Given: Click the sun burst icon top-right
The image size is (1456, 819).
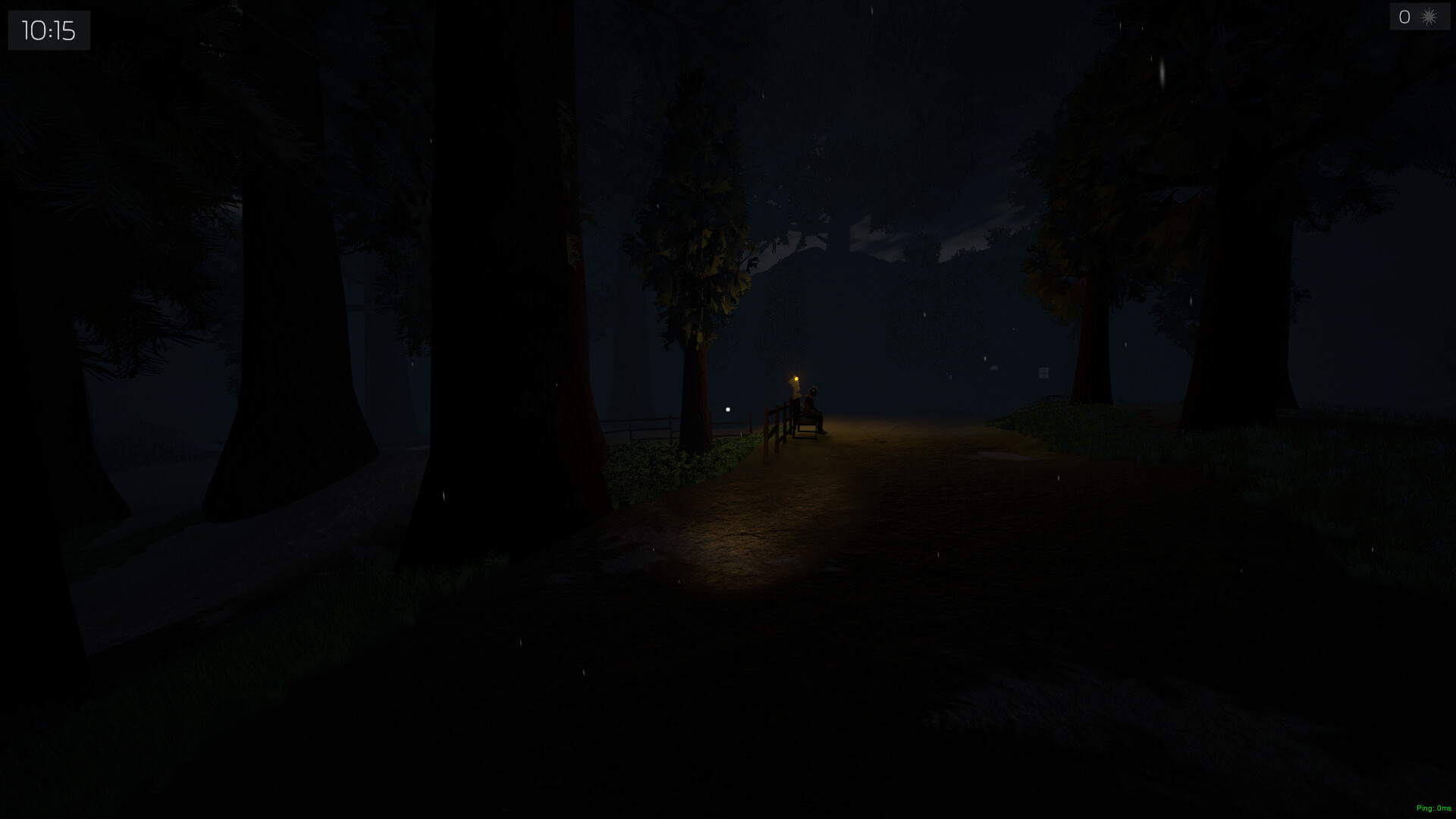Looking at the screenshot, I should tap(1429, 17).
